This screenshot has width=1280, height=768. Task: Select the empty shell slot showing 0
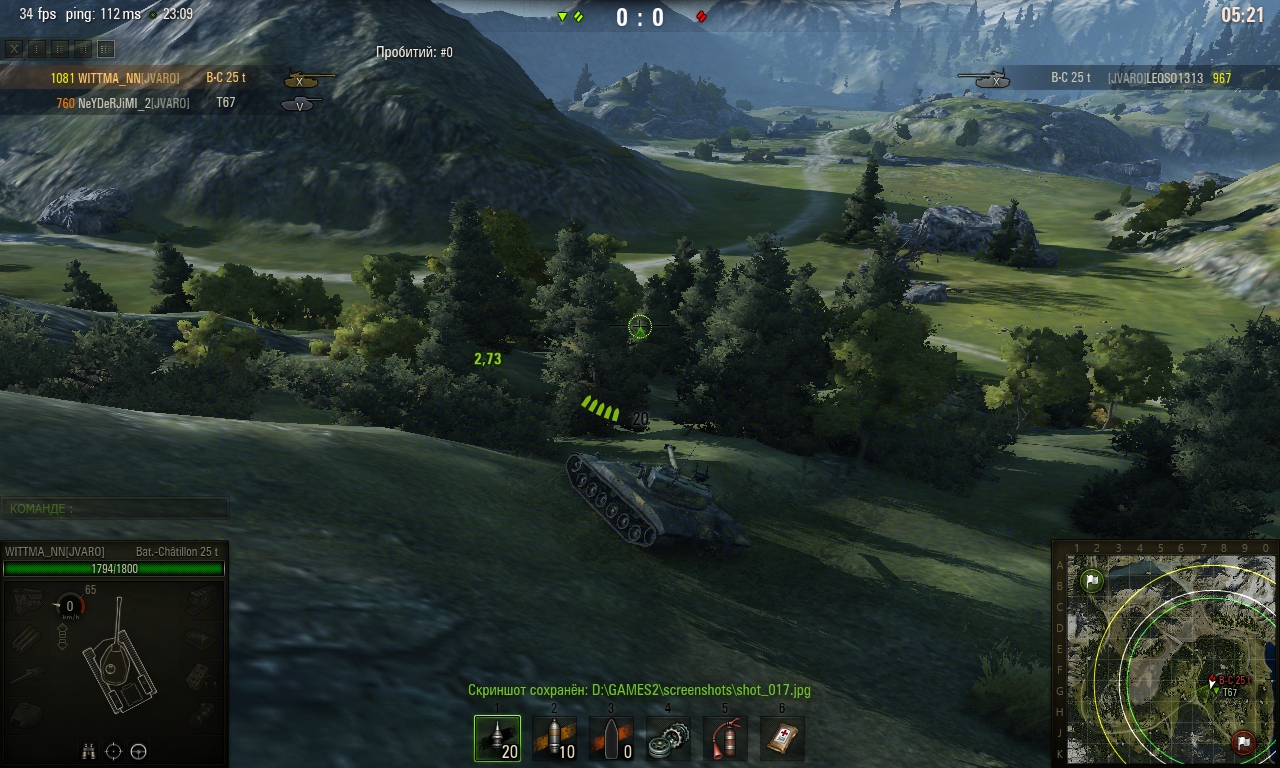pyautogui.click(x=611, y=739)
